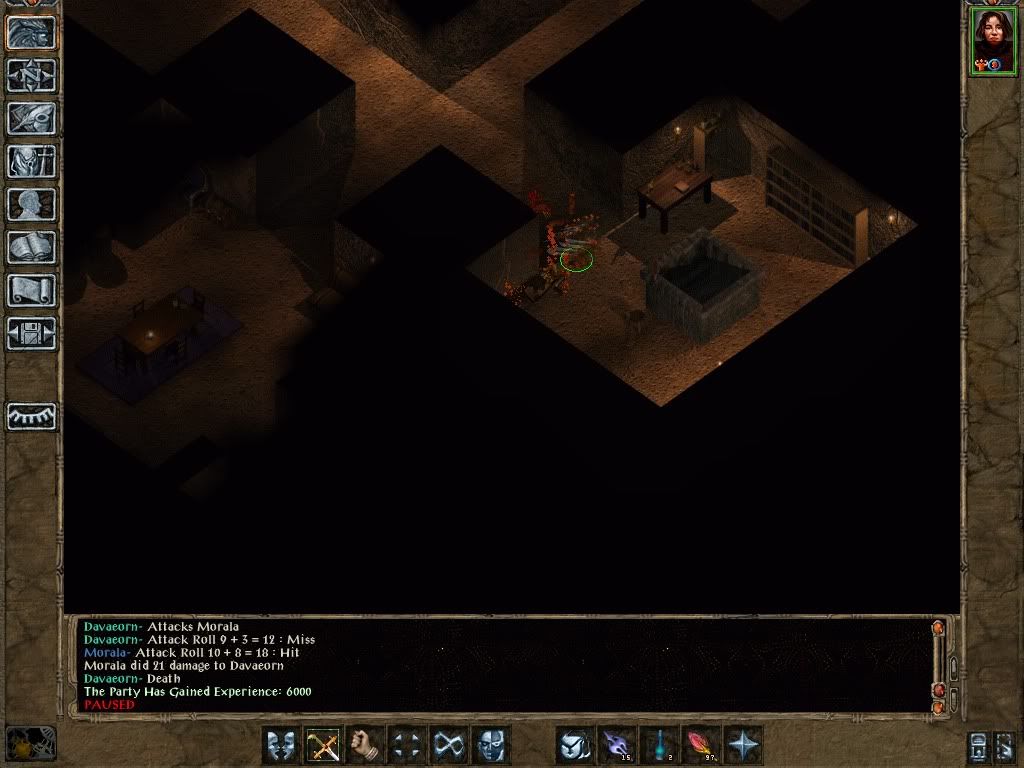Open the inventory screen
This screenshot has width=1024, height=768.
[x=31, y=161]
